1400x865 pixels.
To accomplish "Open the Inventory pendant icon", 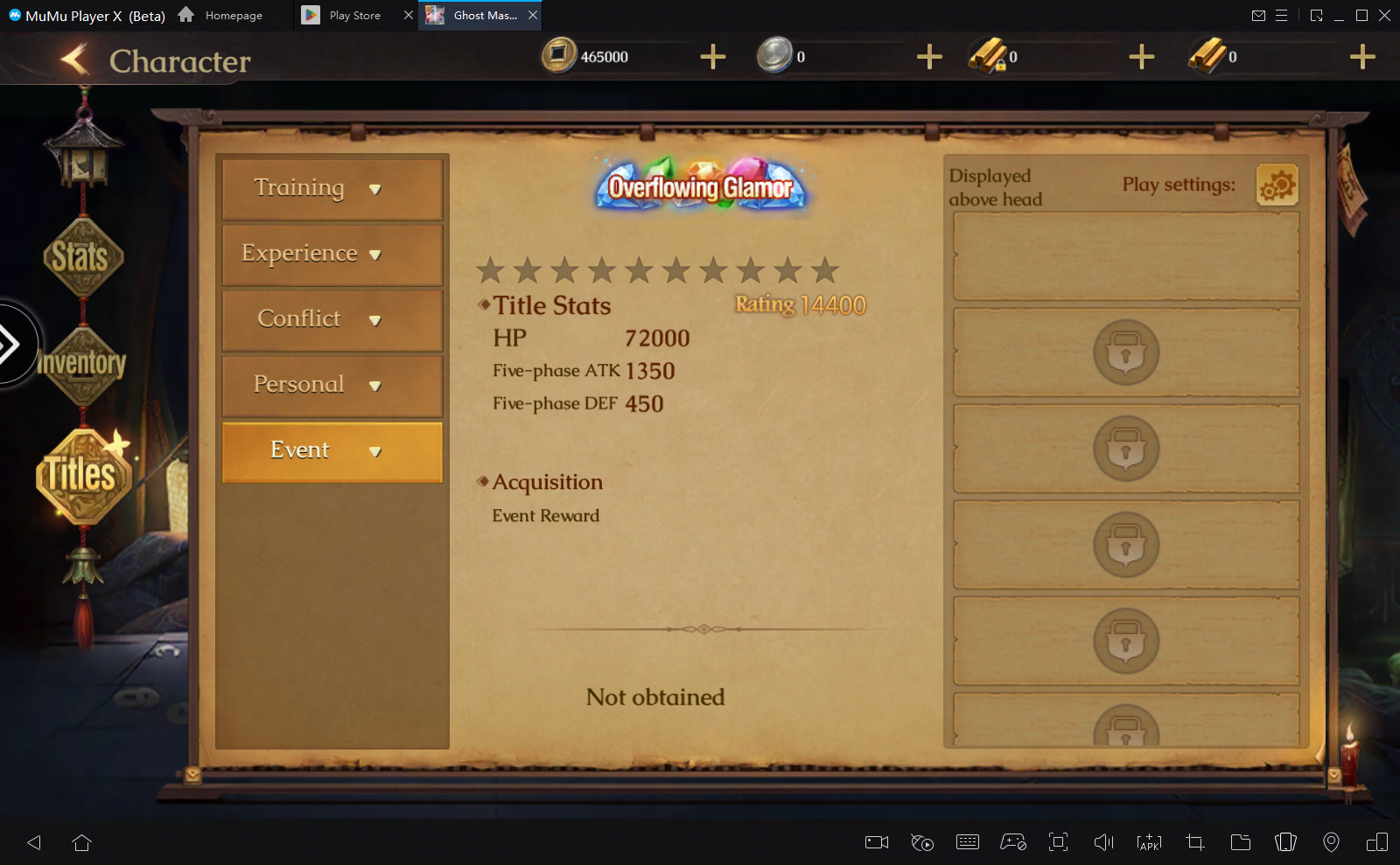I will 84,364.
